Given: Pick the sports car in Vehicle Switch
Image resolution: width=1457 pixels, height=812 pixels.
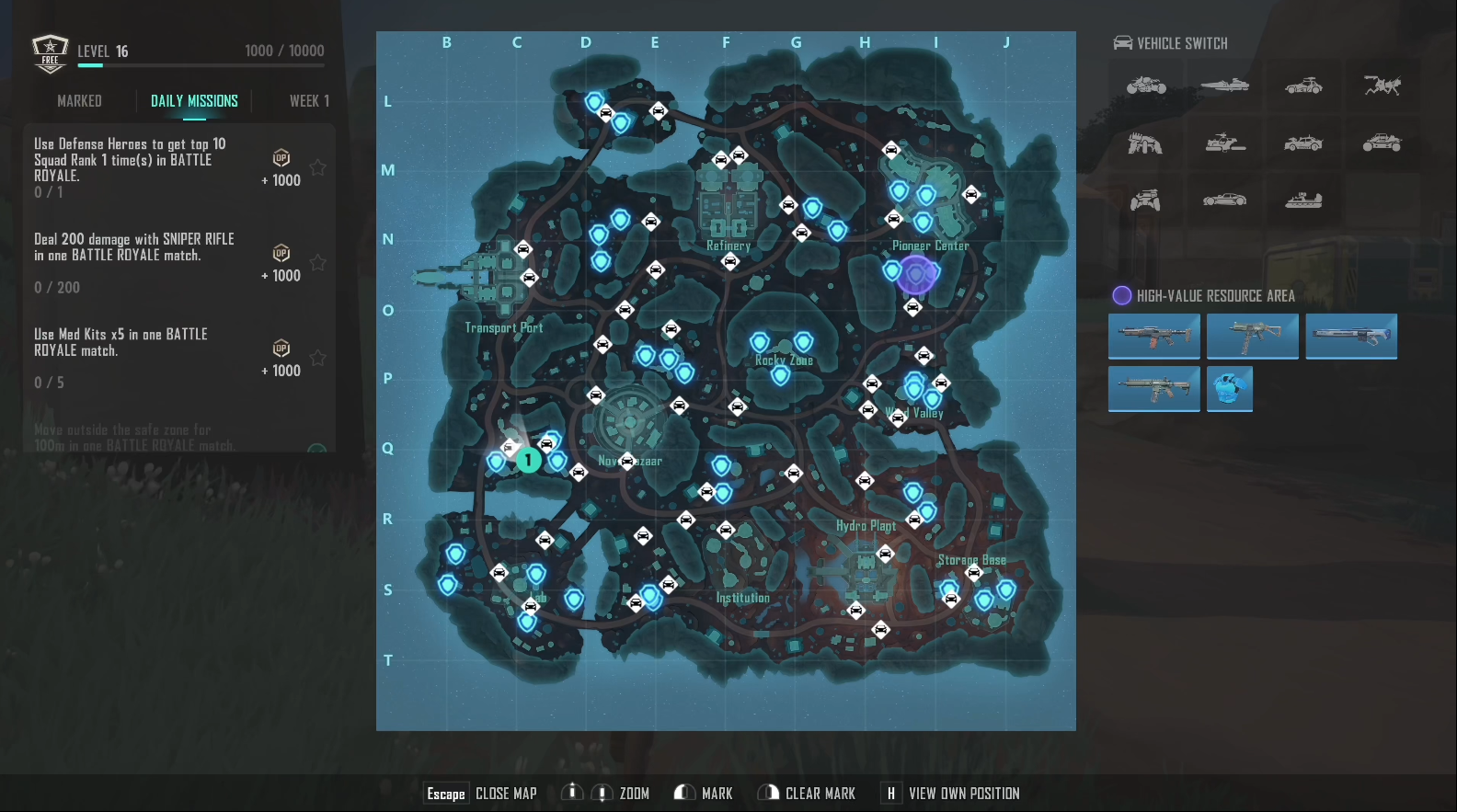Looking at the screenshot, I should (1224, 200).
